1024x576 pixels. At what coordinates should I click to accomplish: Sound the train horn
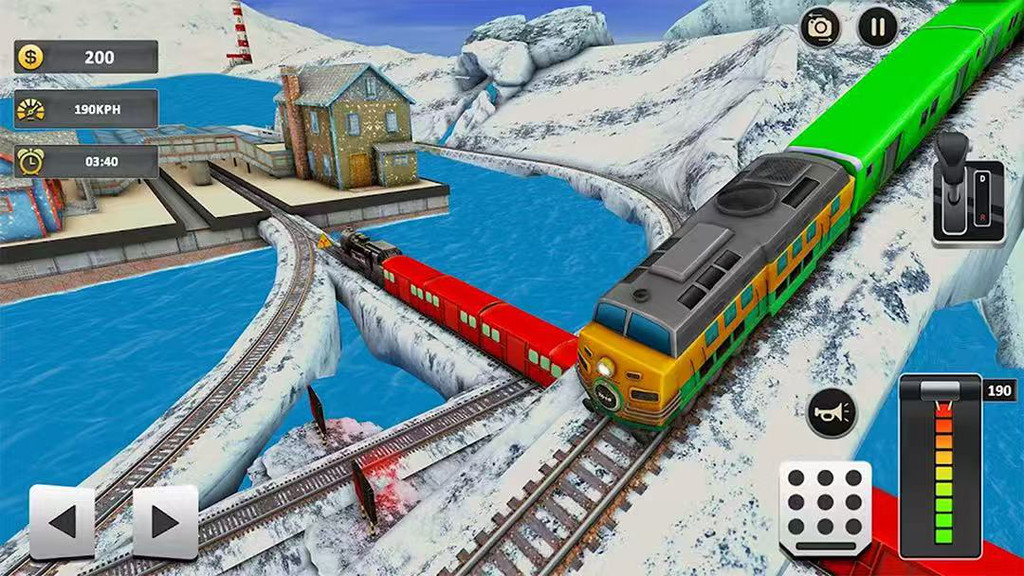click(x=831, y=413)
